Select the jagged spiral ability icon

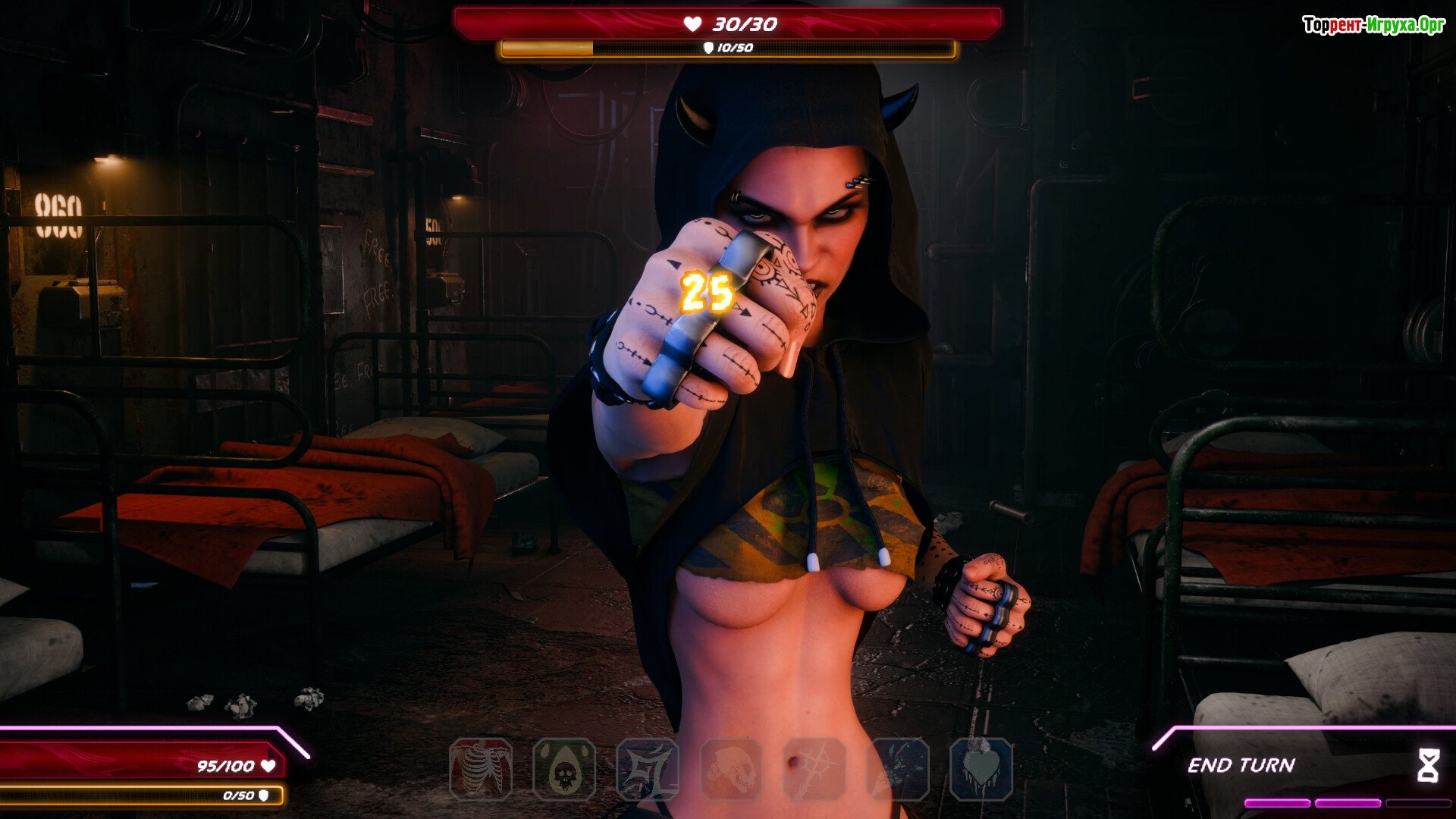647,769
